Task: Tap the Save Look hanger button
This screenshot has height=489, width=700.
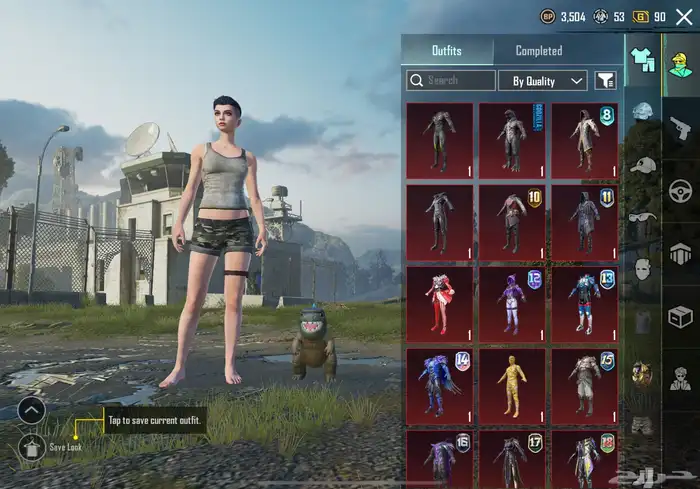Action: coord(31,445)
